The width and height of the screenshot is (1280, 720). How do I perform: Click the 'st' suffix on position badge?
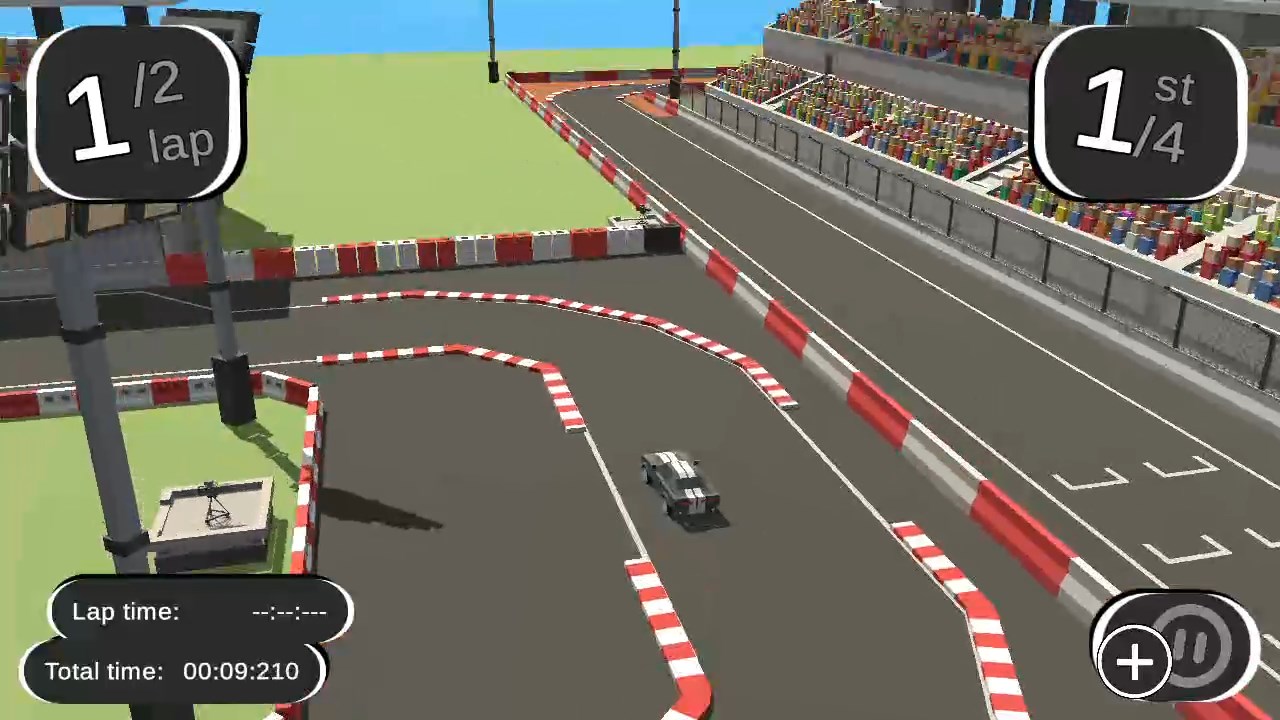pyautogui.click(x=1172, y=88)
